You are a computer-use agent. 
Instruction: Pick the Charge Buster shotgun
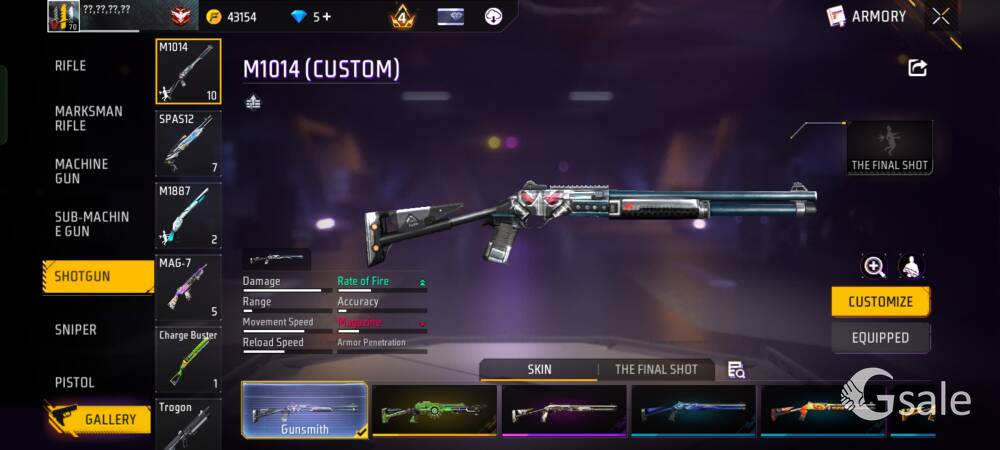tap(188, 359)
